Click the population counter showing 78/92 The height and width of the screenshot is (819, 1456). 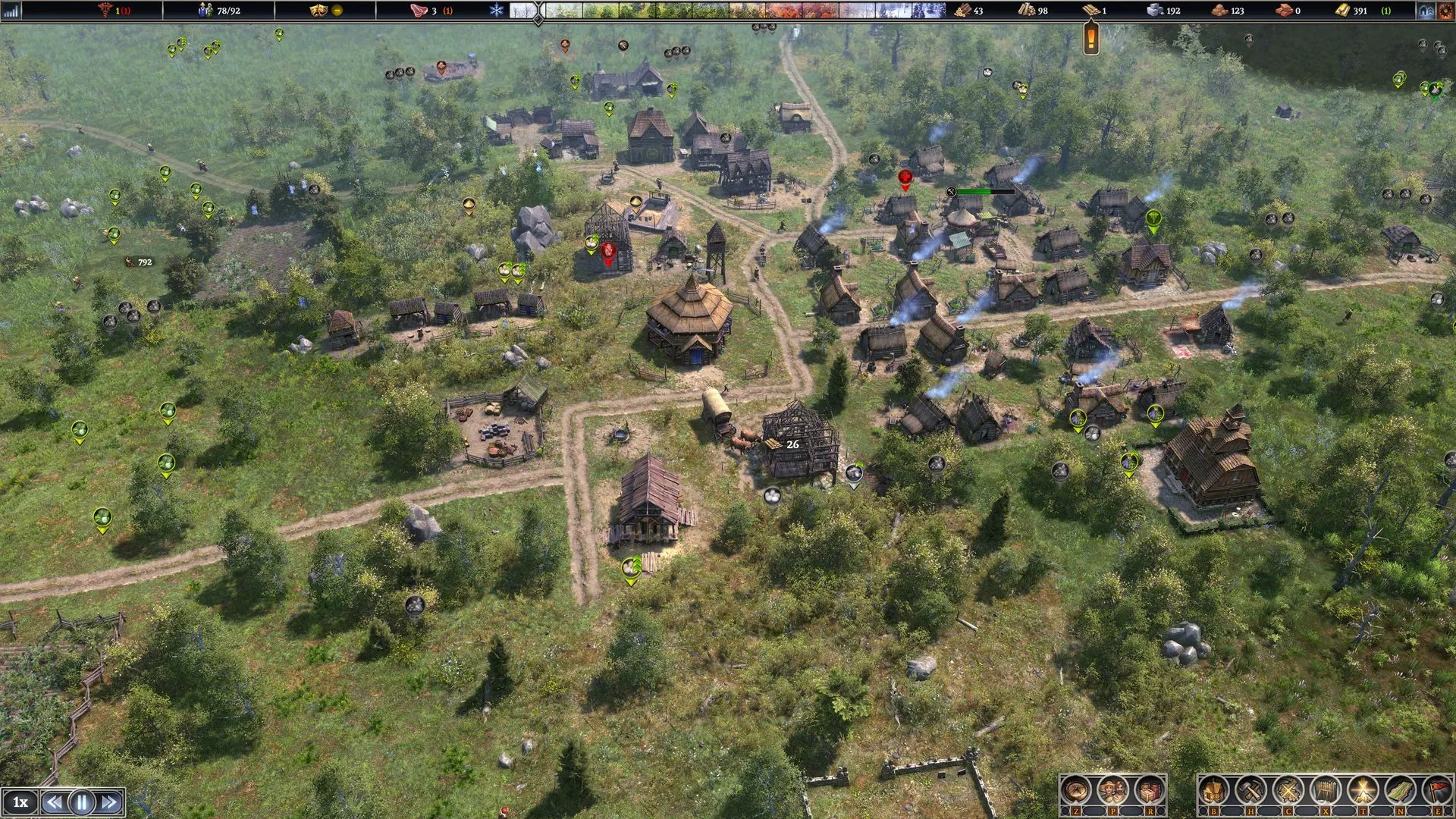[218, 11]
